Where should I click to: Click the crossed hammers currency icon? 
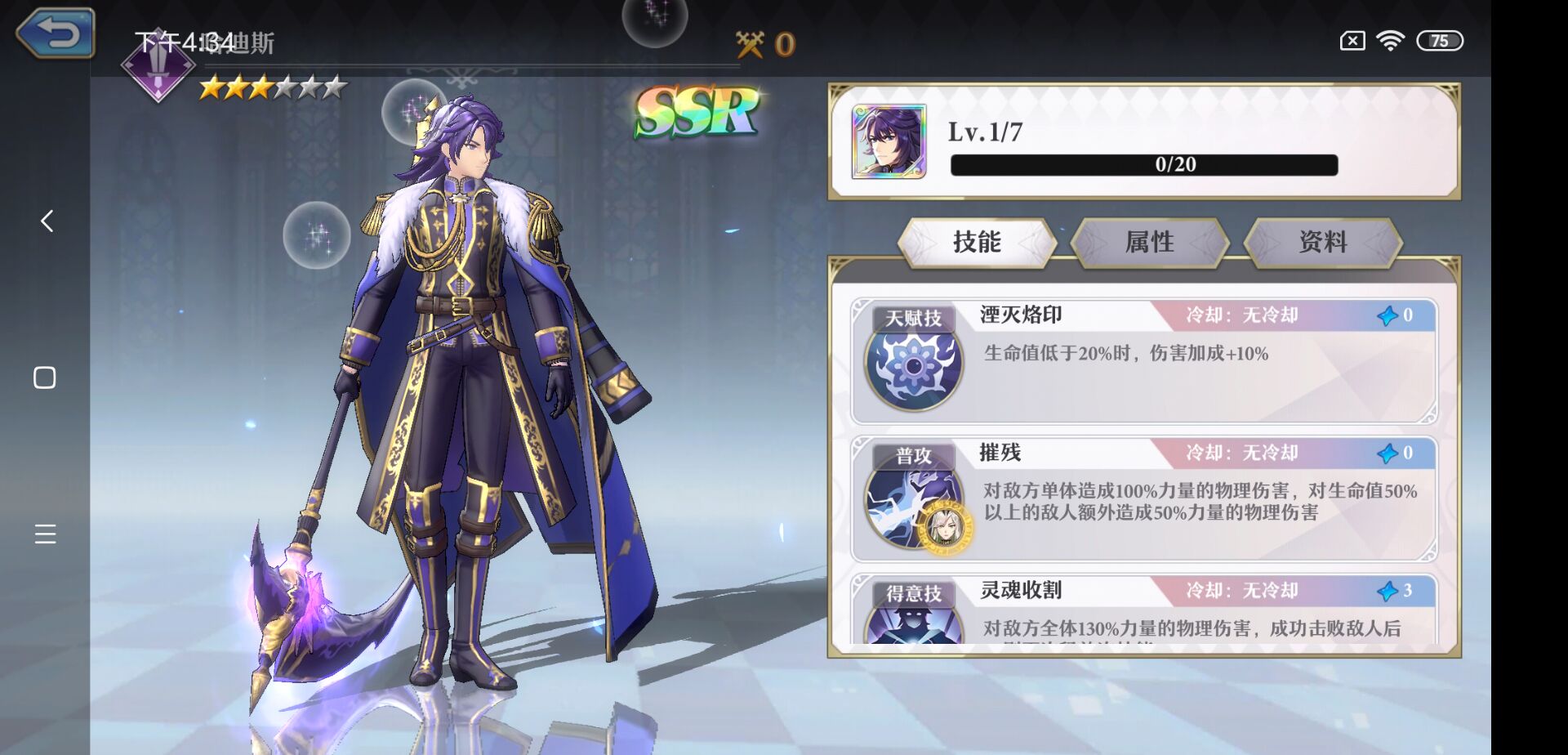coord(750,44)
